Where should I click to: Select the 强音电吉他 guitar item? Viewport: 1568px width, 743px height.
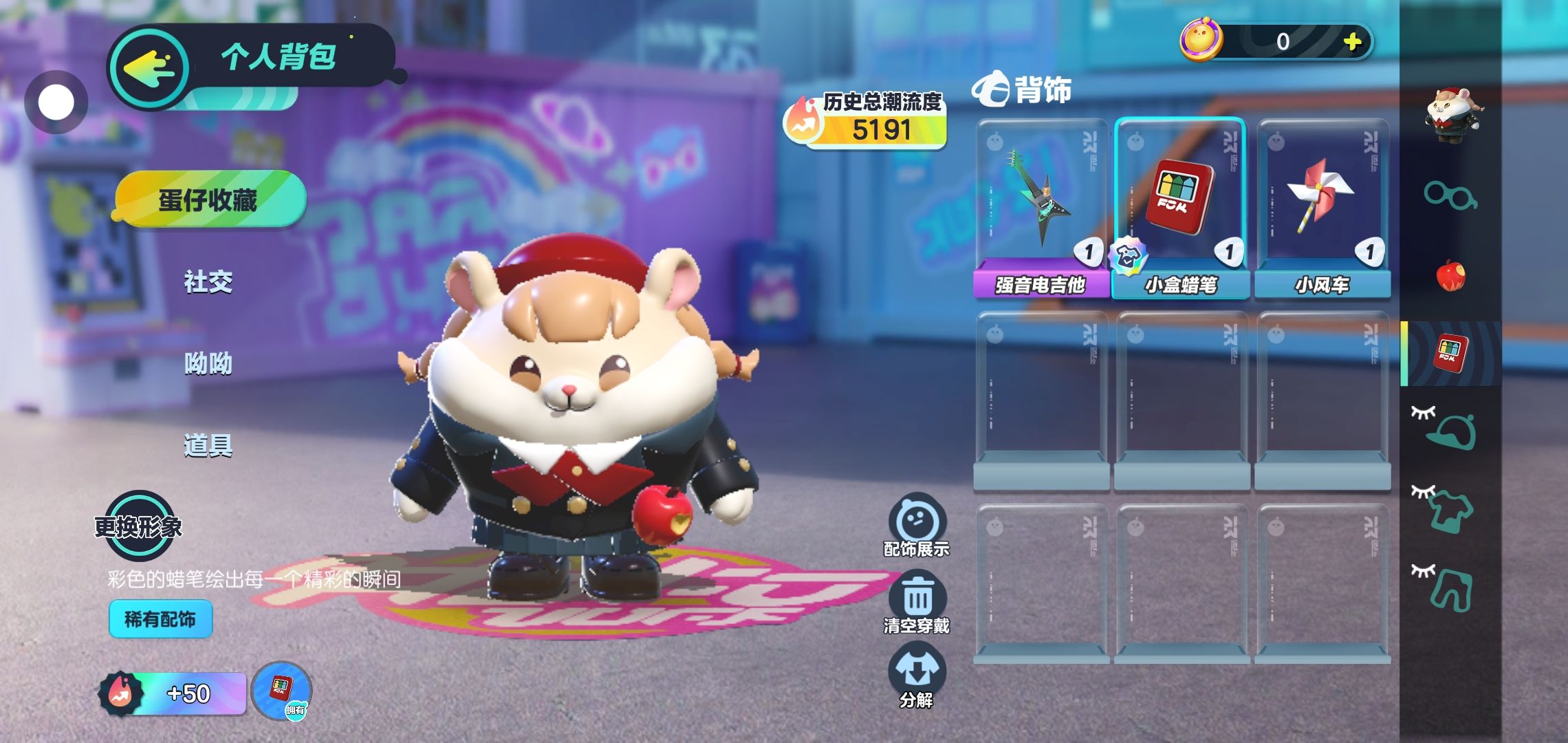click(x=1041, y=208)
